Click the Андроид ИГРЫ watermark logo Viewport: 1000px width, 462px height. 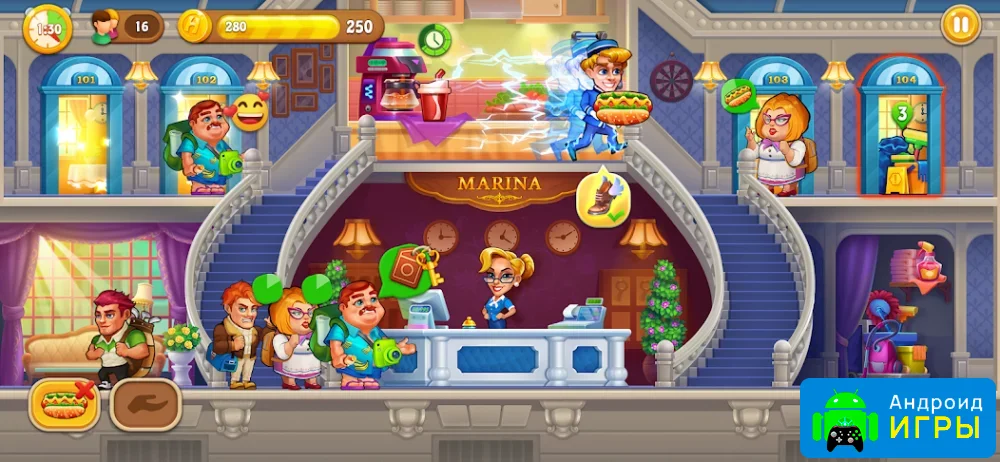(898, 418)
